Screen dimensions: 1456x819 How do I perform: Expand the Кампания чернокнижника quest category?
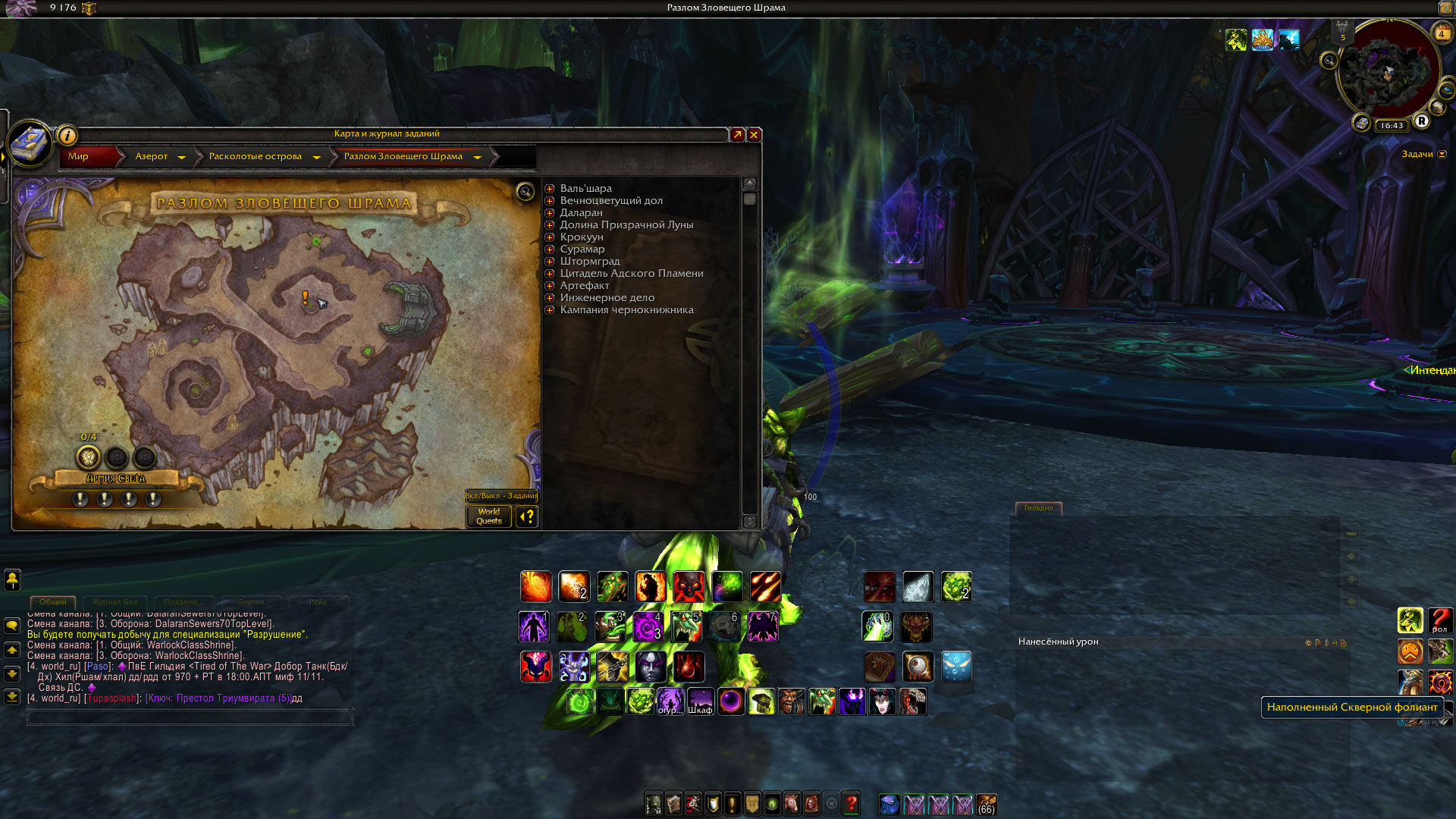(550, 310)
